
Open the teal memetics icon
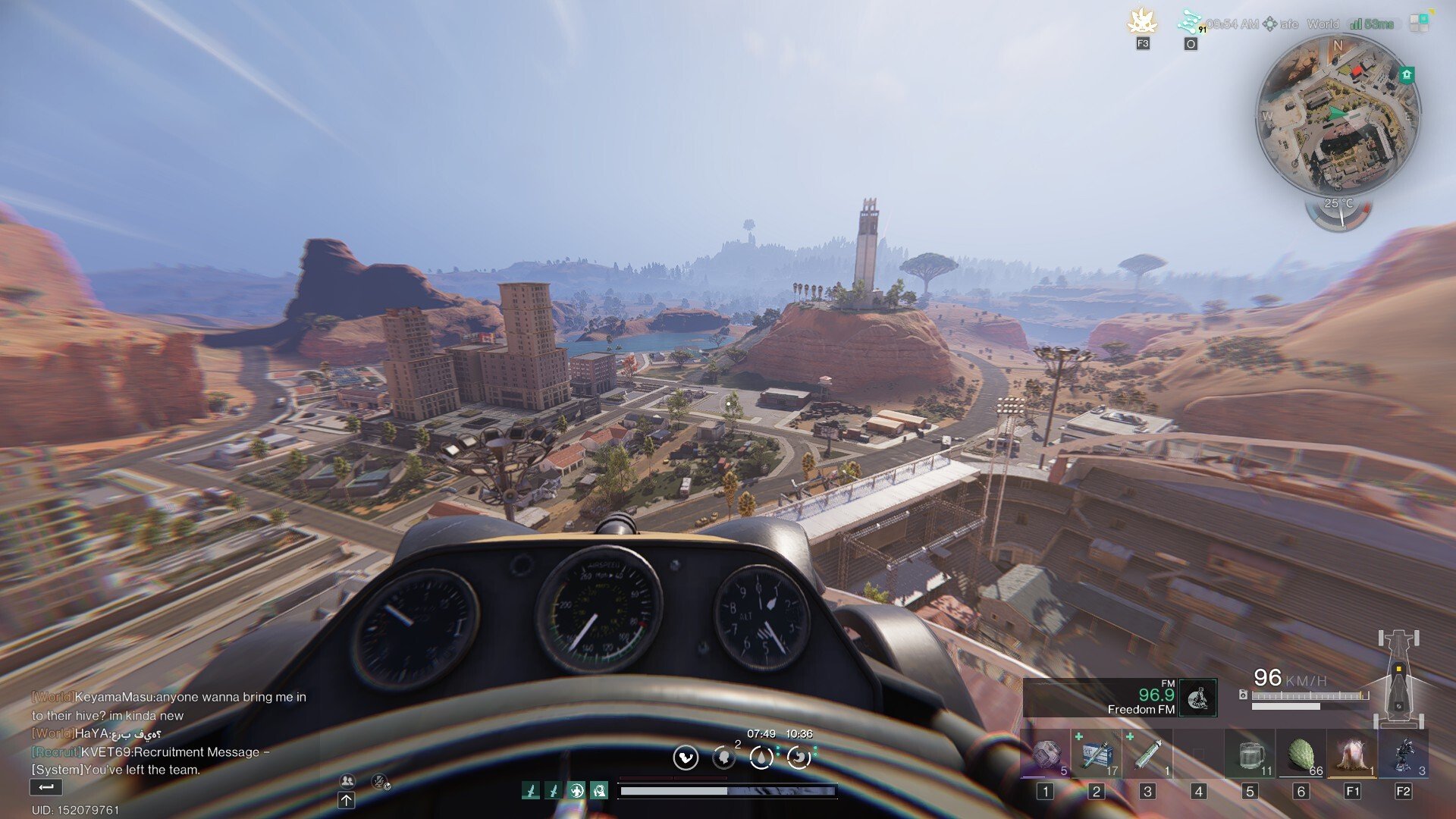(1189, 22)
